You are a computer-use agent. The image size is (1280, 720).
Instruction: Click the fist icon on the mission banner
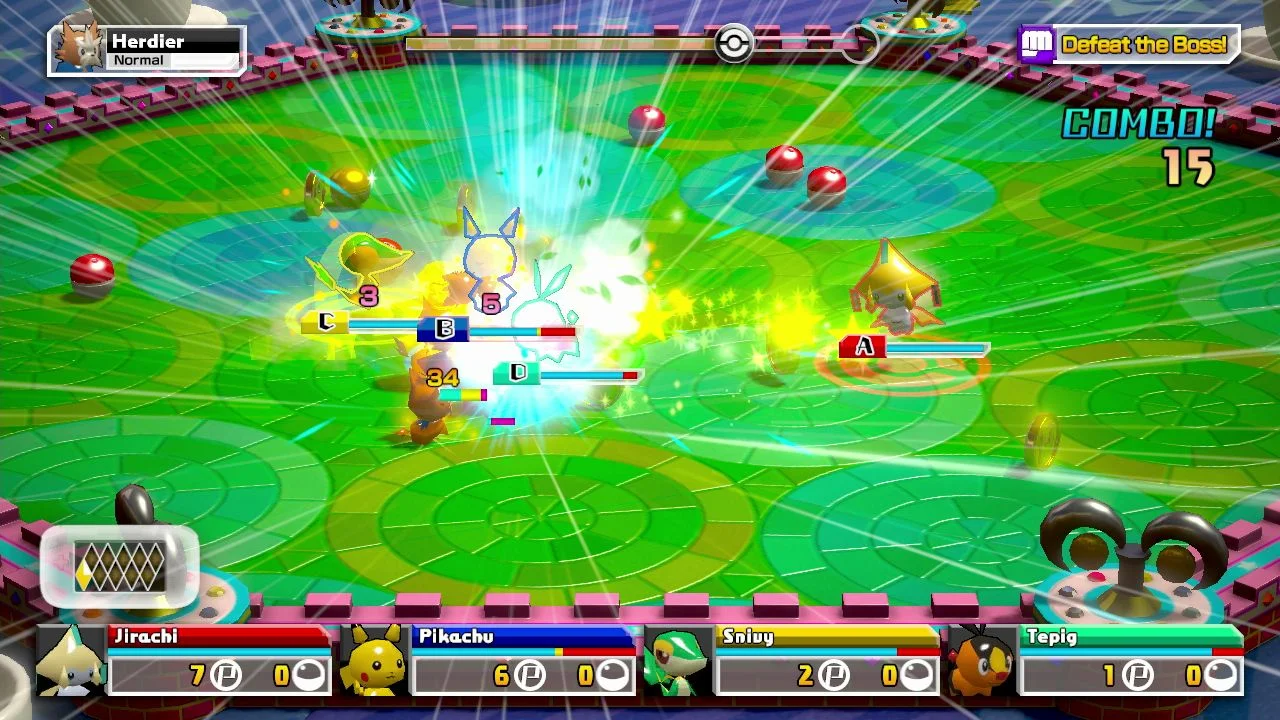(x=1036, y=44)
